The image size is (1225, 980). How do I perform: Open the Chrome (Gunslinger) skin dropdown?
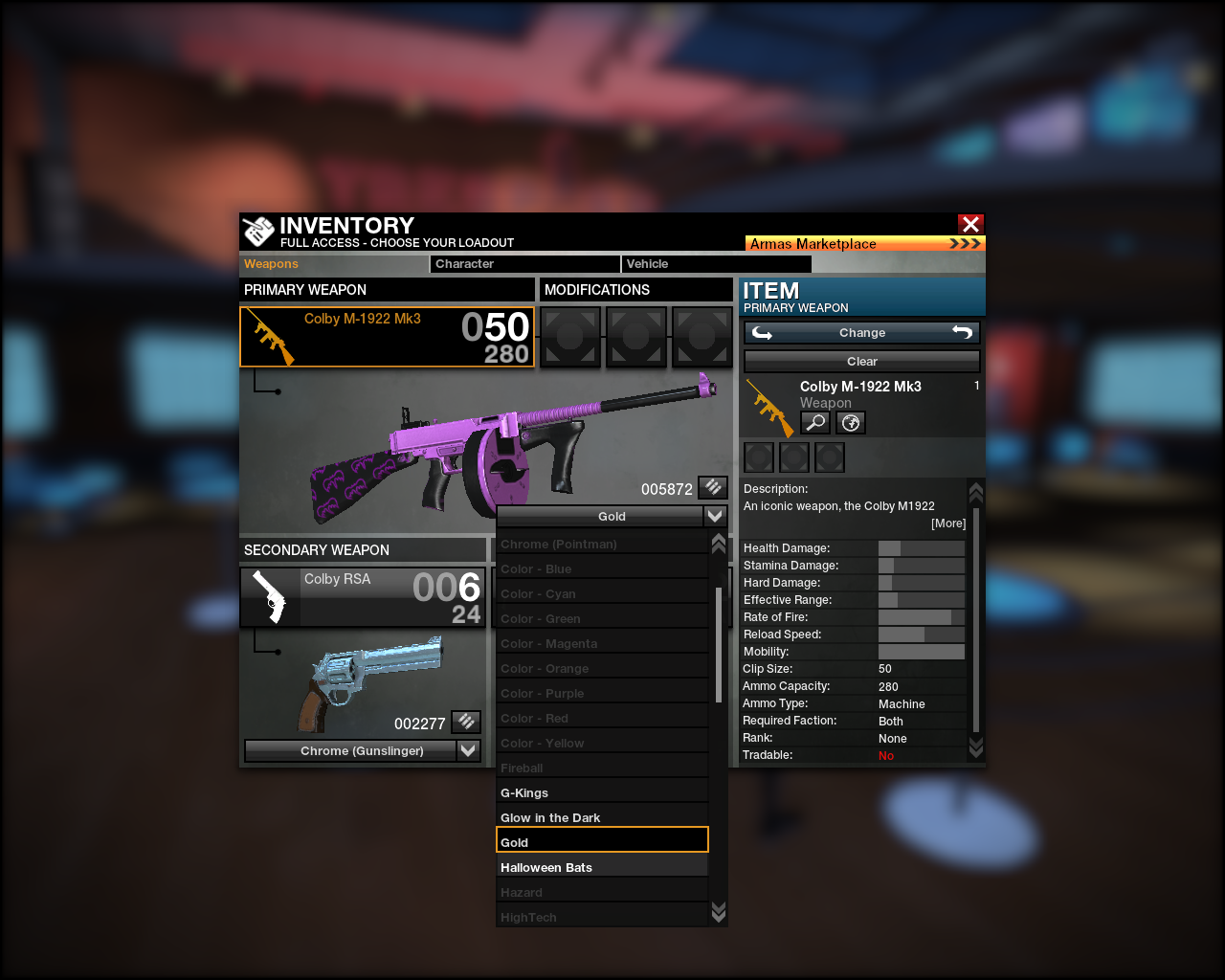363,751
